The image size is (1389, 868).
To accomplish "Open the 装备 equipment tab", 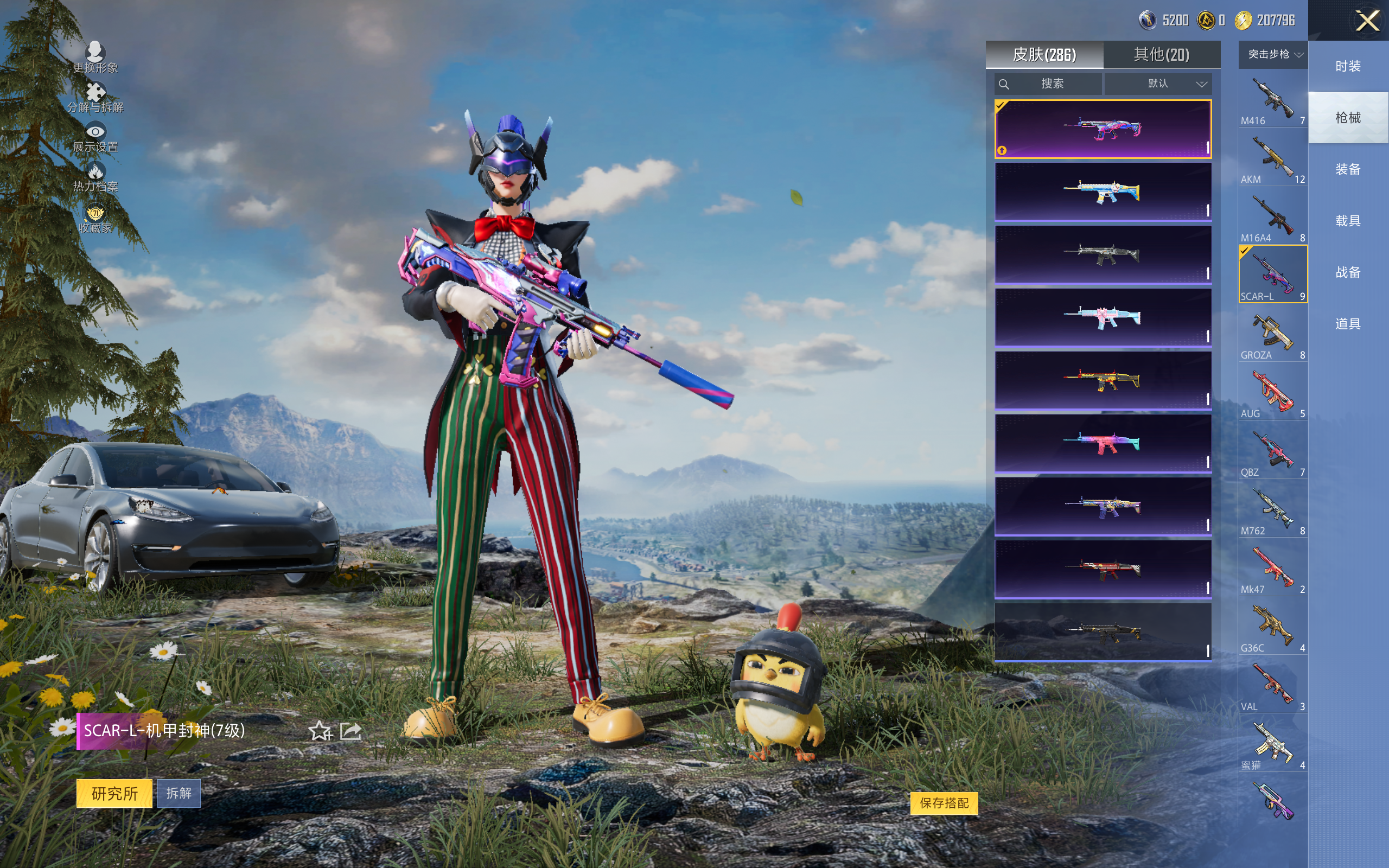I will (1348, 169).
